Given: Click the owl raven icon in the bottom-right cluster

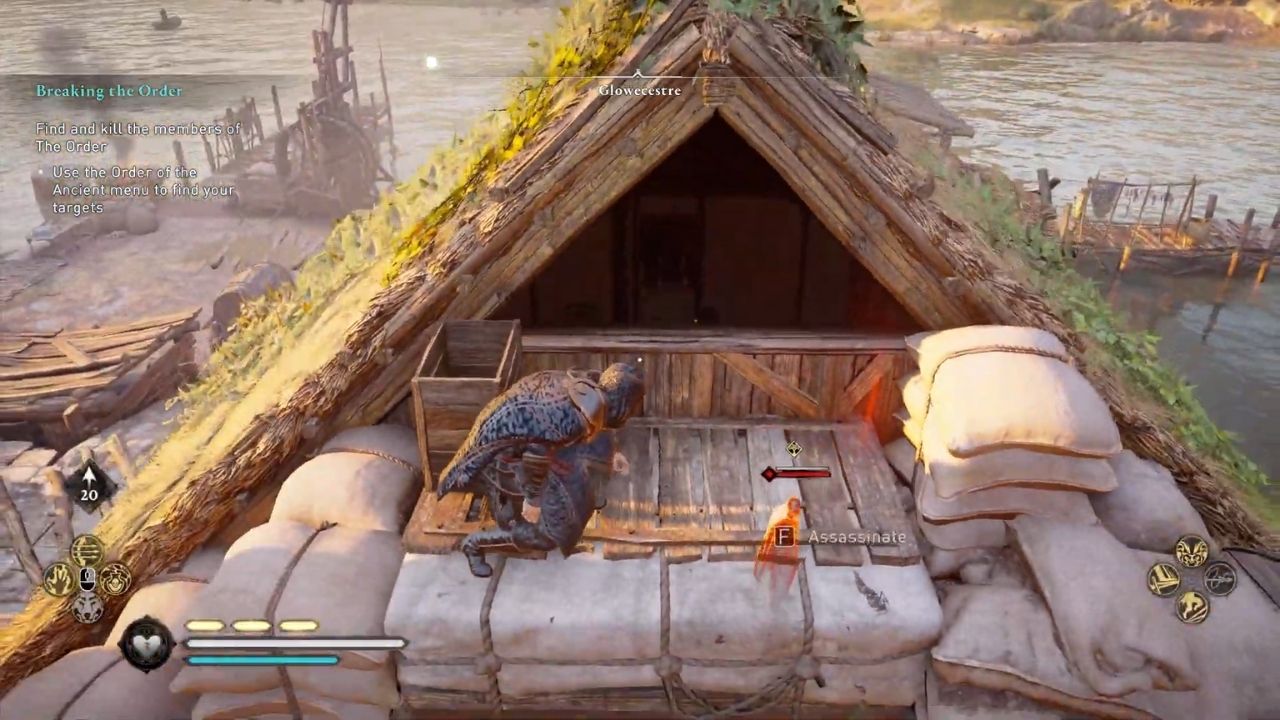Looking at the screenshot, I should coord(1191,552).
